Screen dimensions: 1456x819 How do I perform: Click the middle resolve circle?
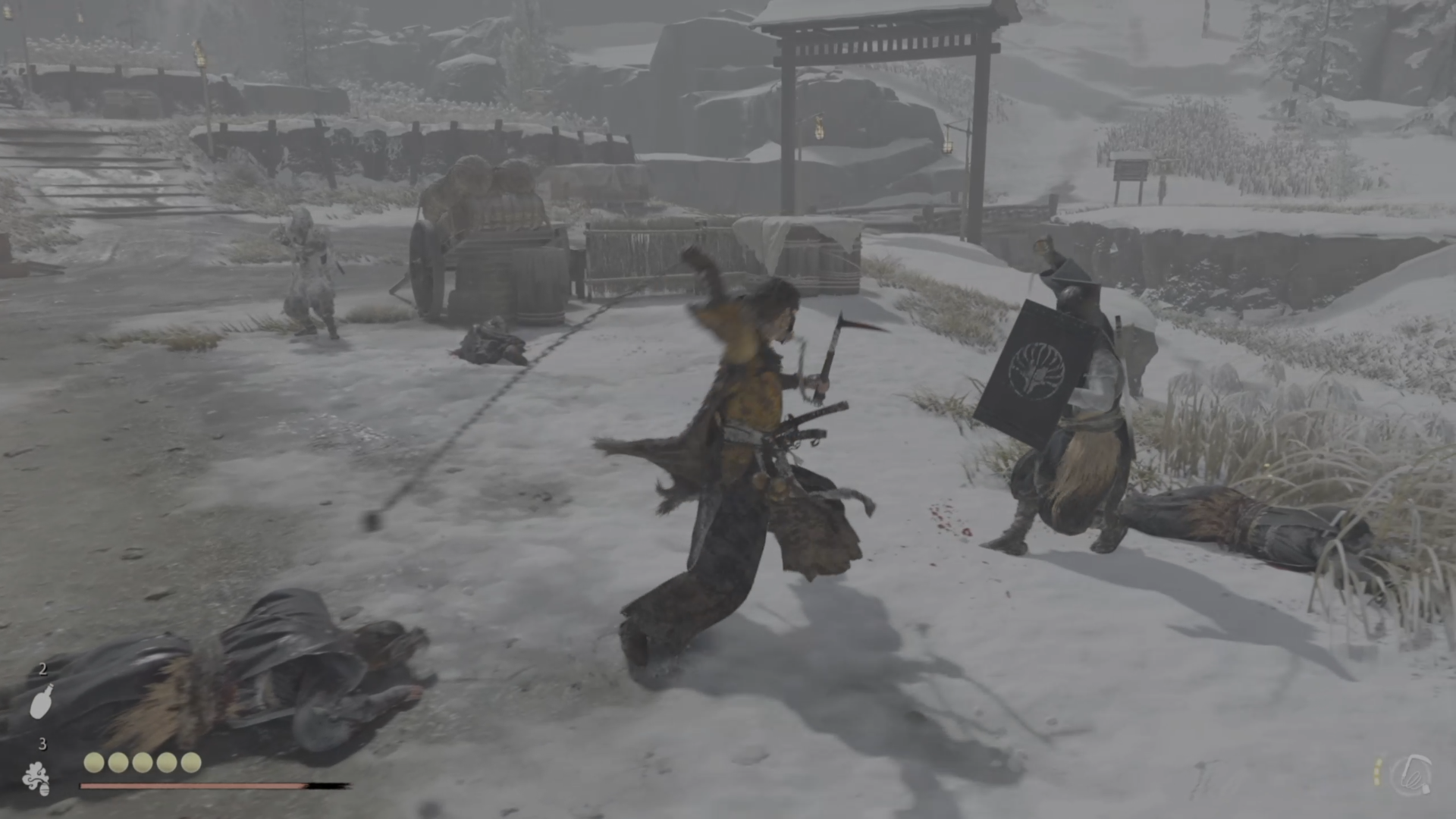tap(143, 762)
